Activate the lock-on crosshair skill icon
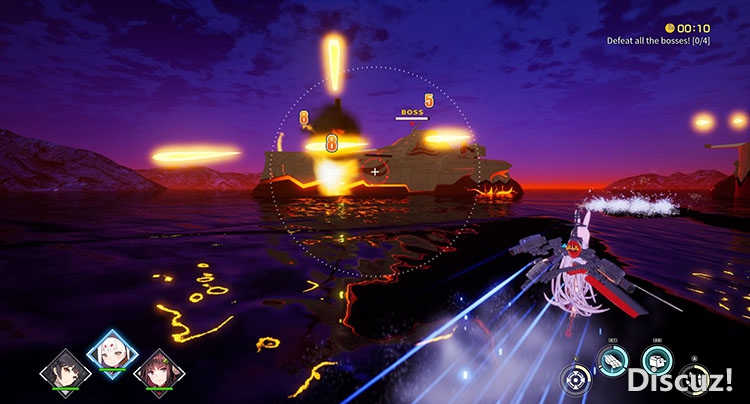The width and height of the screenshot is (750, 404). coord(575,379)
